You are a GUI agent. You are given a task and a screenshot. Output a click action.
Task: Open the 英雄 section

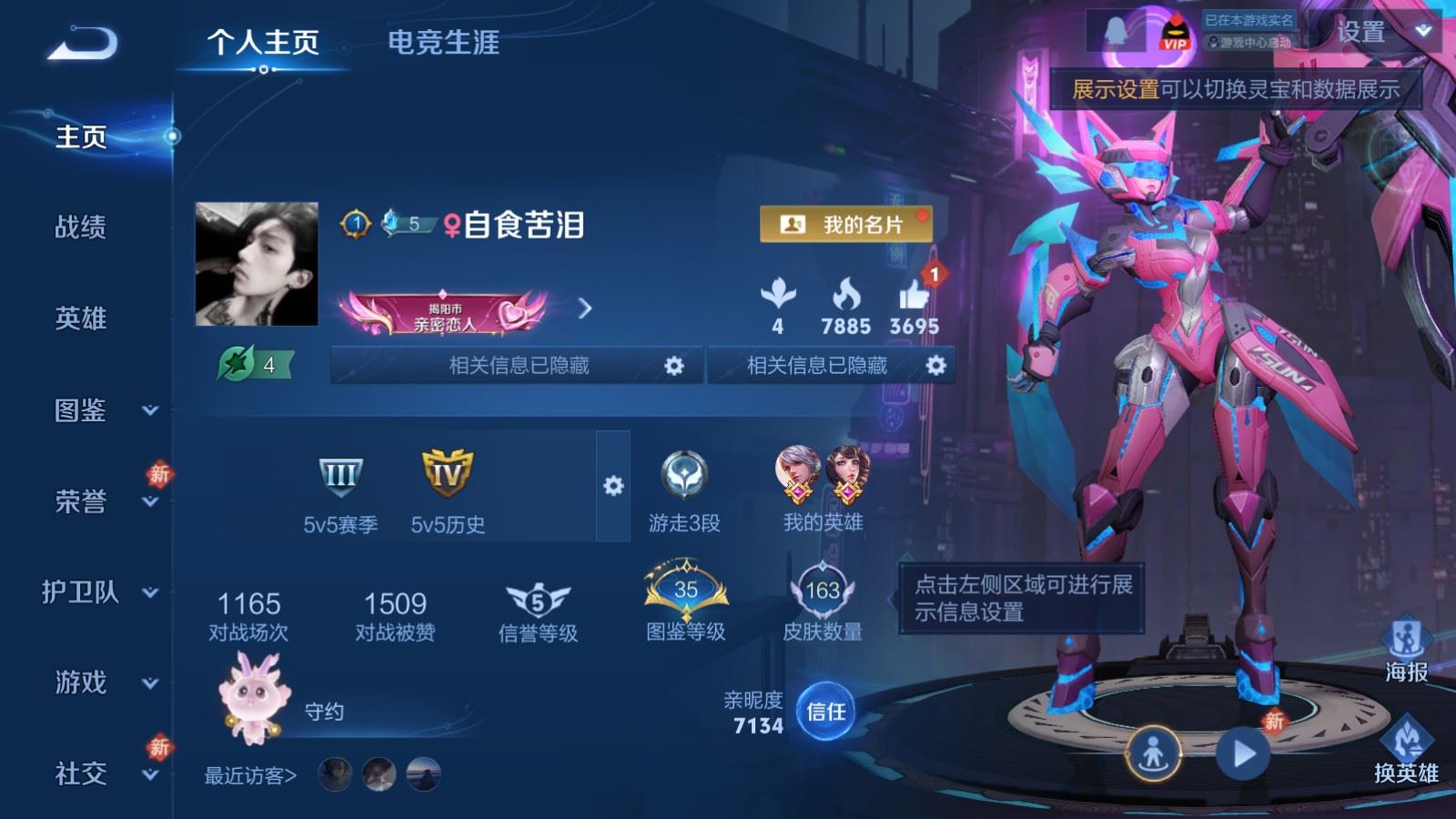coord(81,318)
